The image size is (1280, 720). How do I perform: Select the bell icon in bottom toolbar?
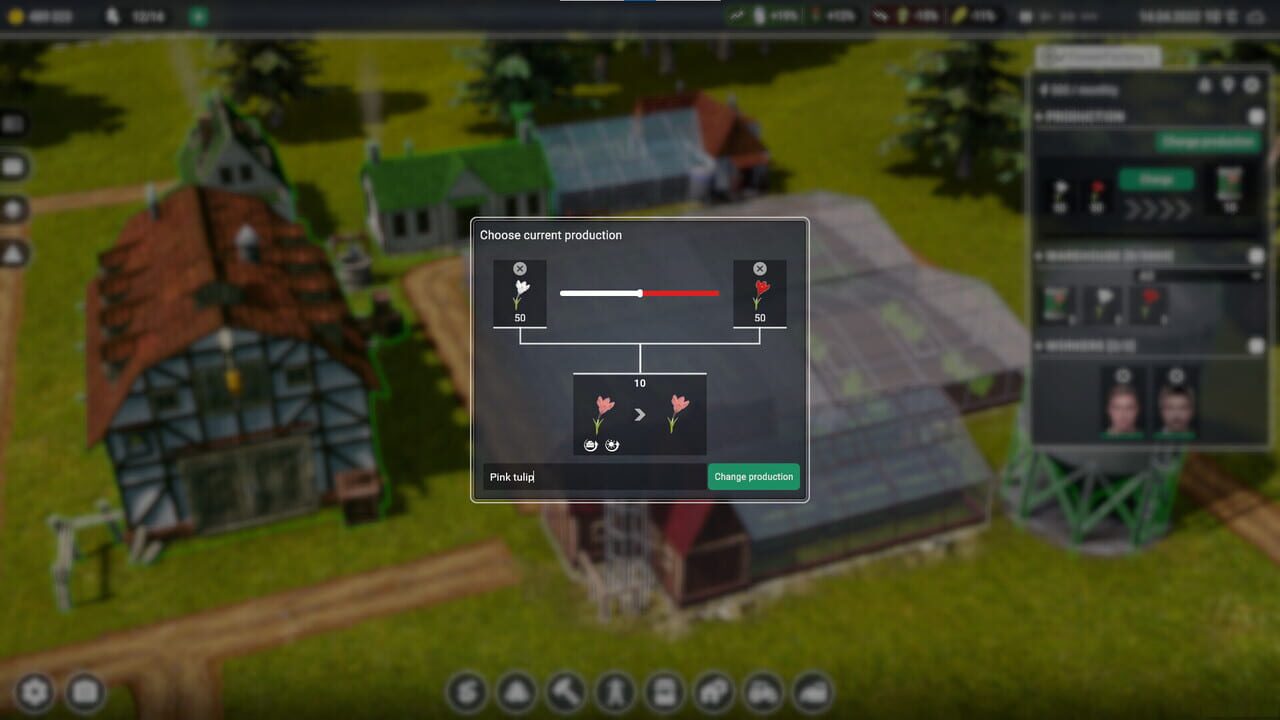516,692
